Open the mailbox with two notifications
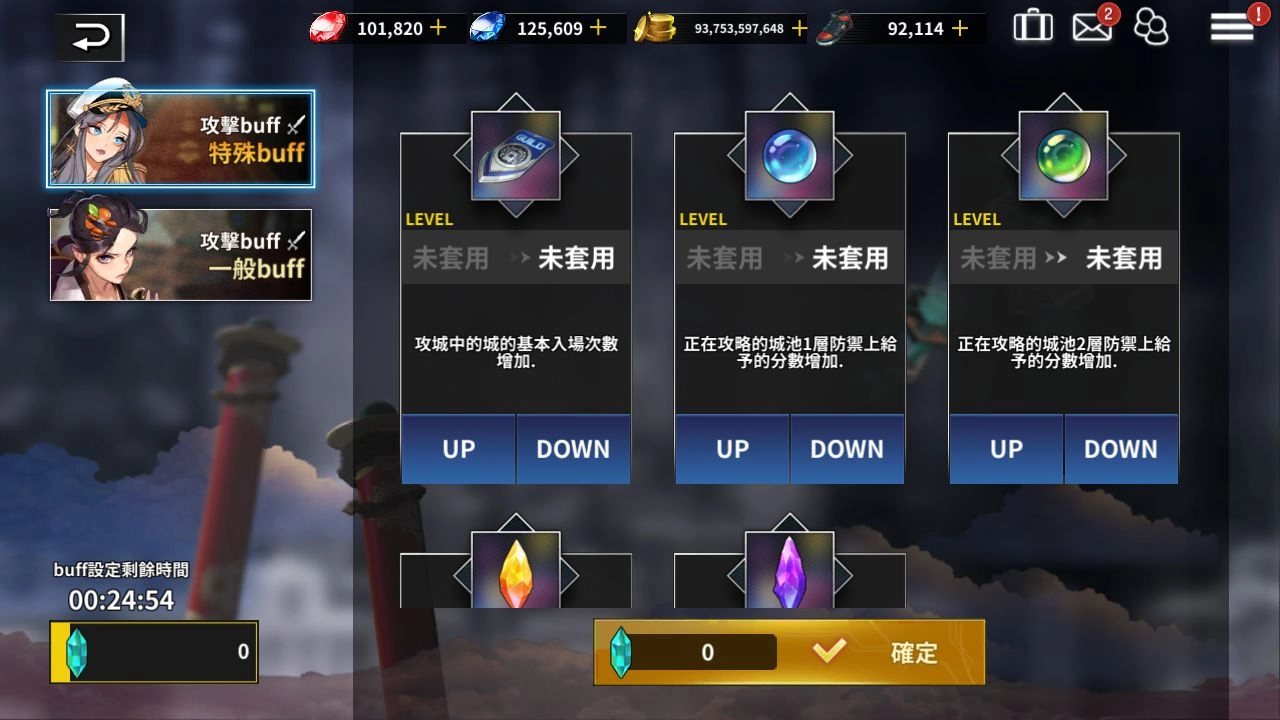Viewport: 1280px width, 720px height. click(x=1092, y=28)
